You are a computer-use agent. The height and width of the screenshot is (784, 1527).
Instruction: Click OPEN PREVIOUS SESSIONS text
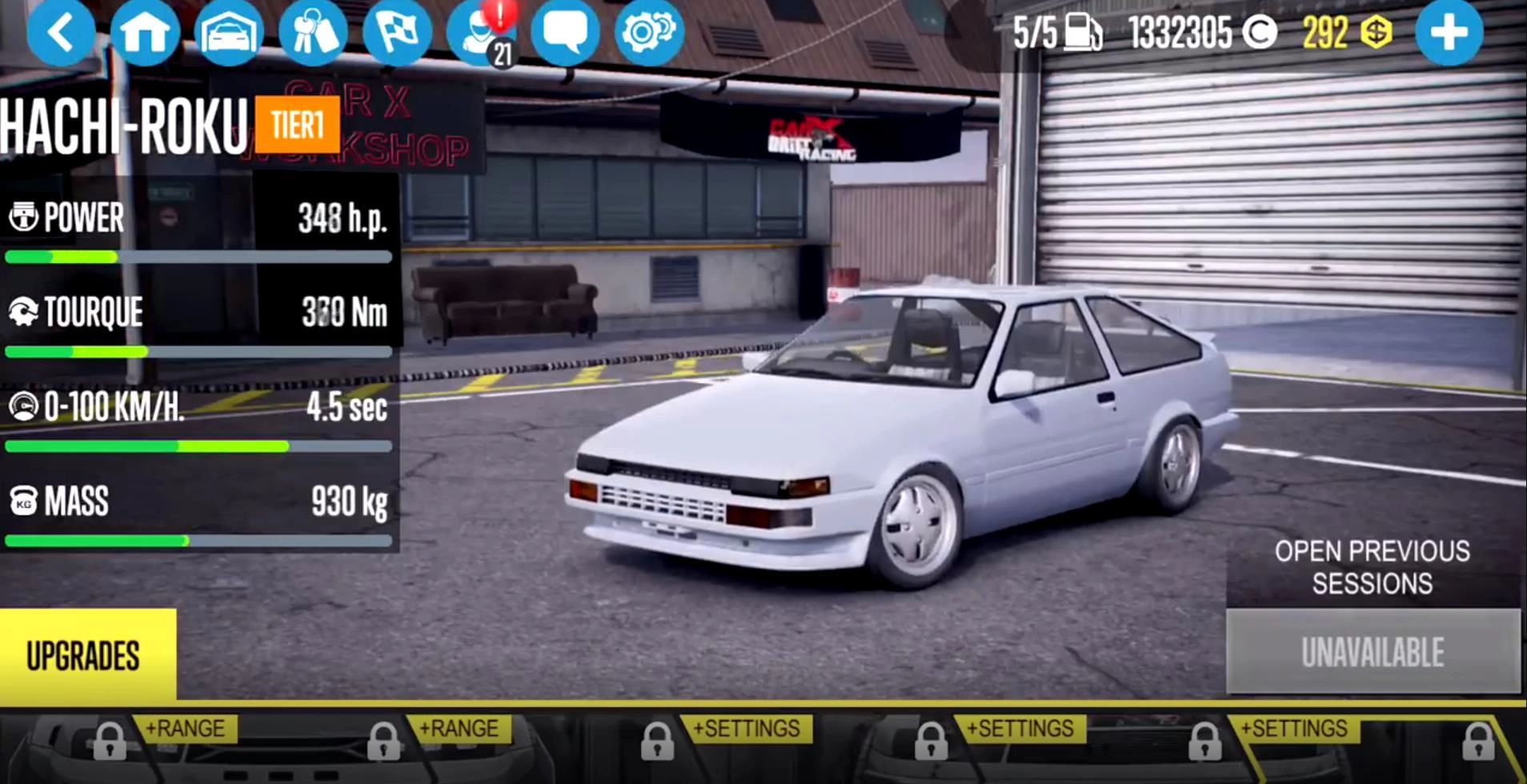(x=1370, y=567)
